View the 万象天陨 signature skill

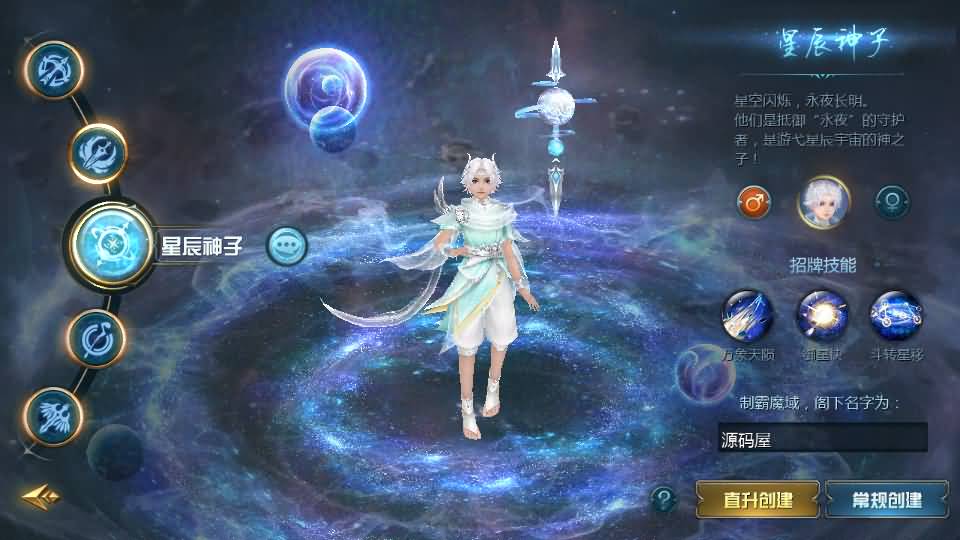pos(748,315)
